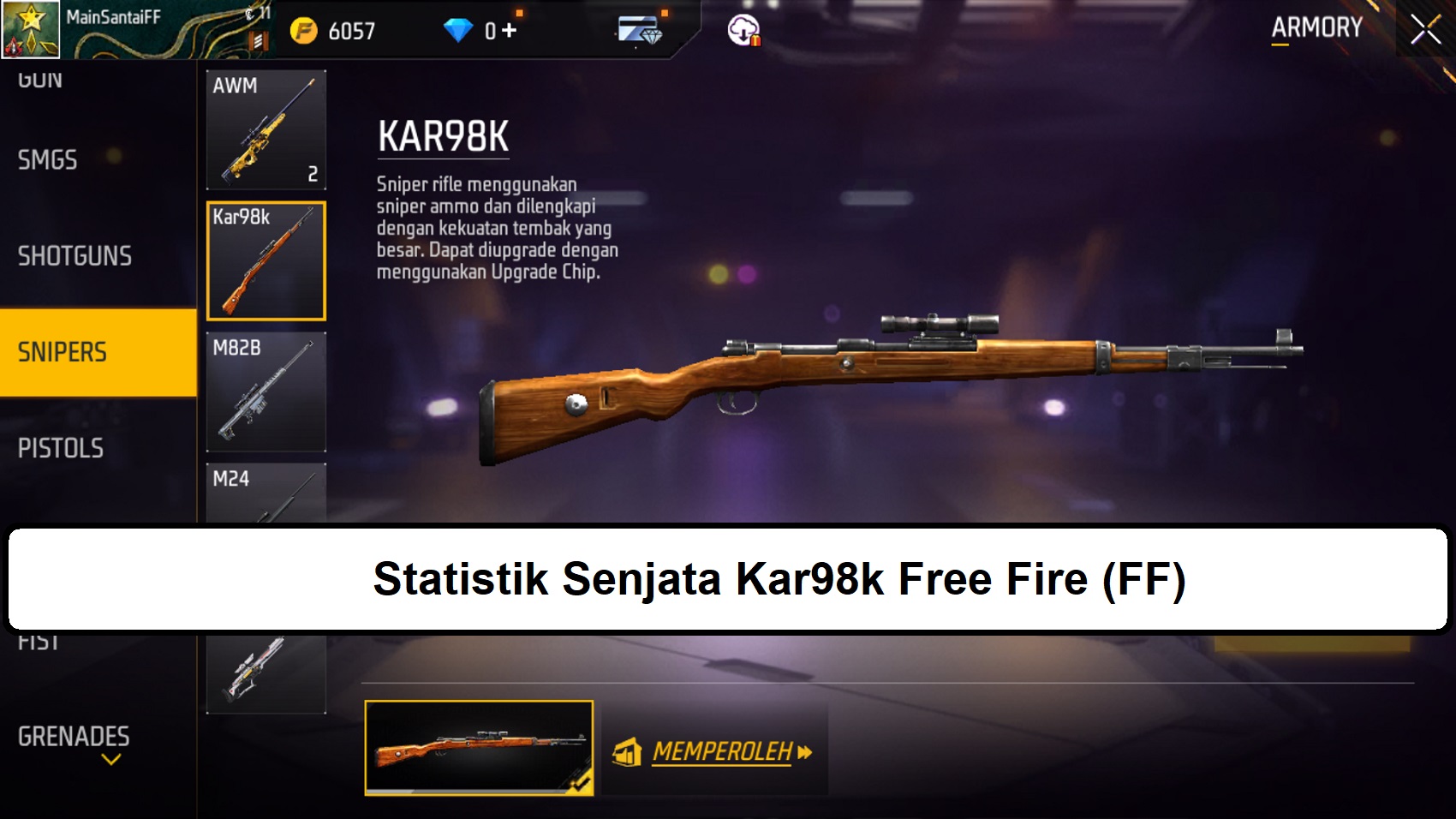This screenshot has width=1456, height=819.
Task: Expand the GRENADES category chevron
Action: coord(110,758)
